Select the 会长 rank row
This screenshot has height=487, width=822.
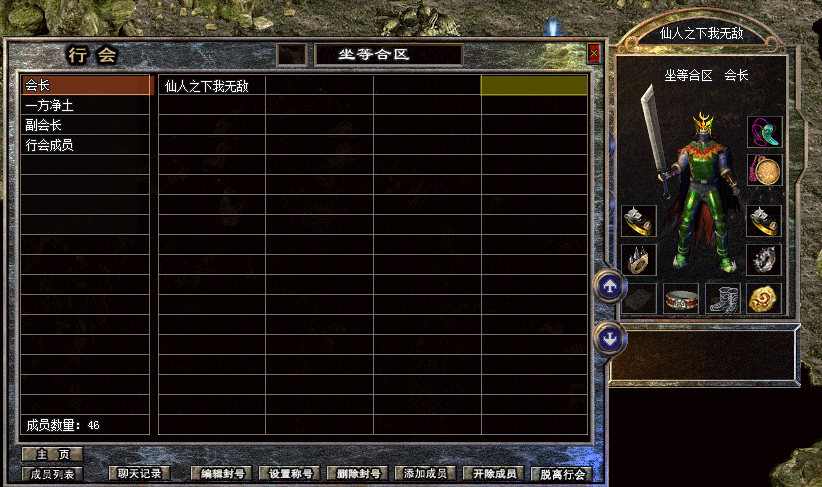tap(86, 86)
